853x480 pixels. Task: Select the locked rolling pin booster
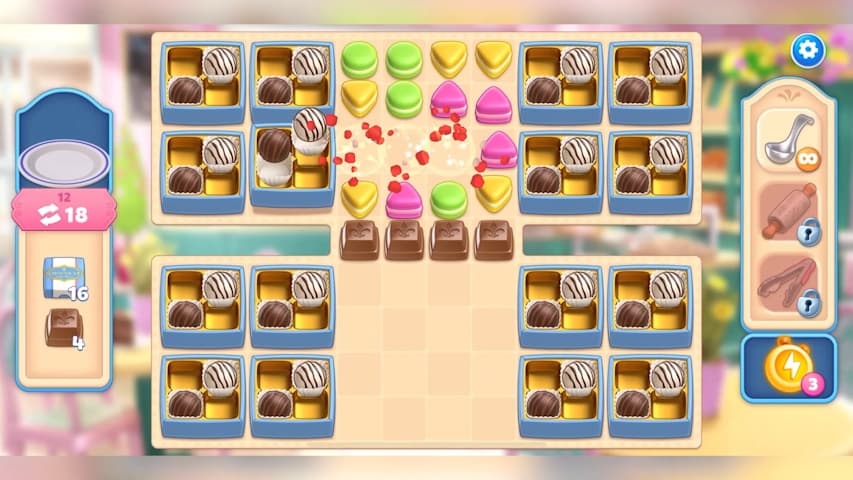coord(788,212)
